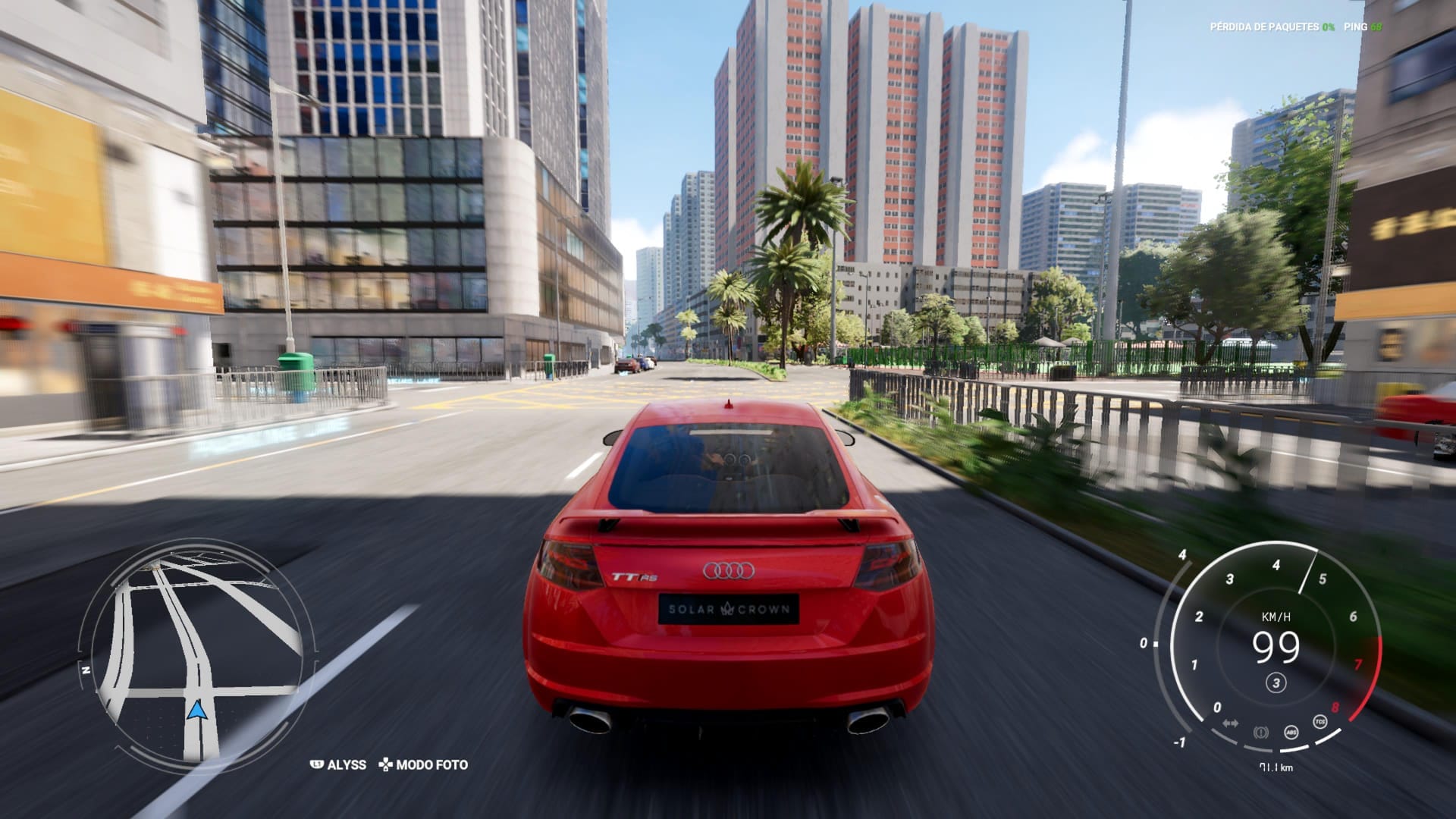1456x819 pixels.
Task: Click the blue player arrow on minimap
Action: 197,711
